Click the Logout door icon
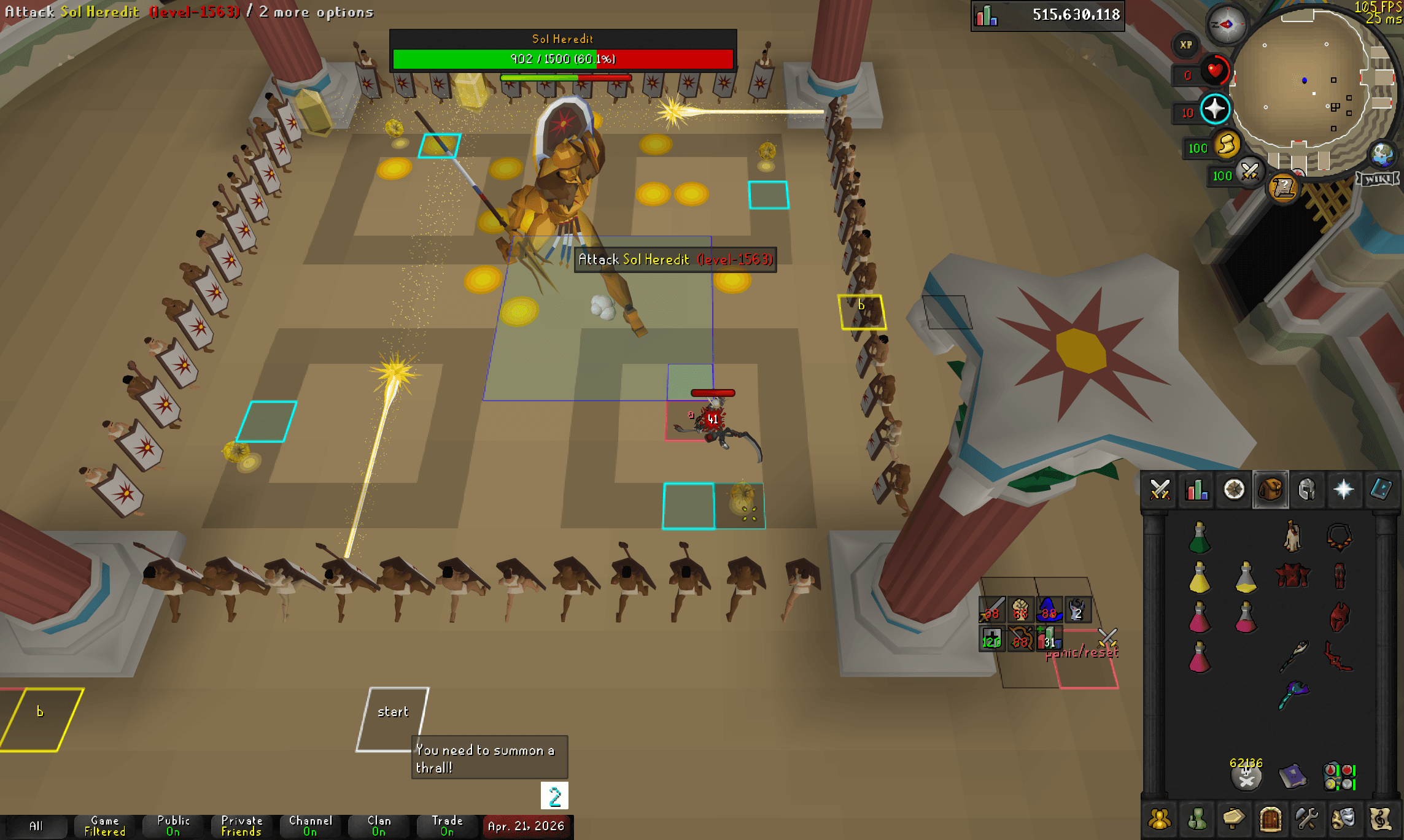Screen dimensions: 1404x840 click(x=1271, y=819)
